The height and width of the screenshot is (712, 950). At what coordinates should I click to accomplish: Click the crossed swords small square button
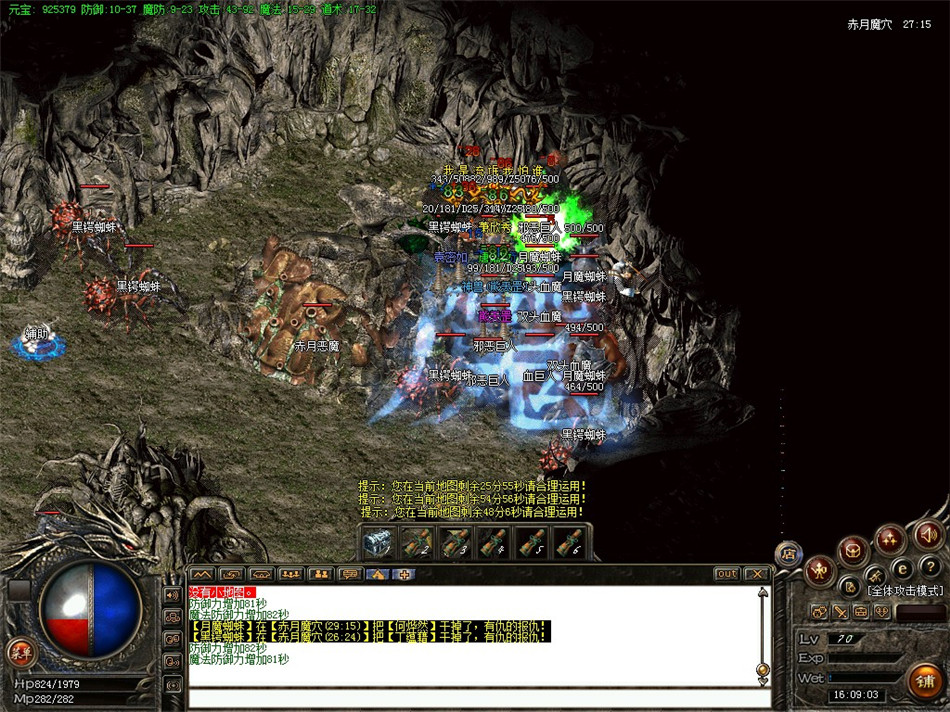pos(842,612)
